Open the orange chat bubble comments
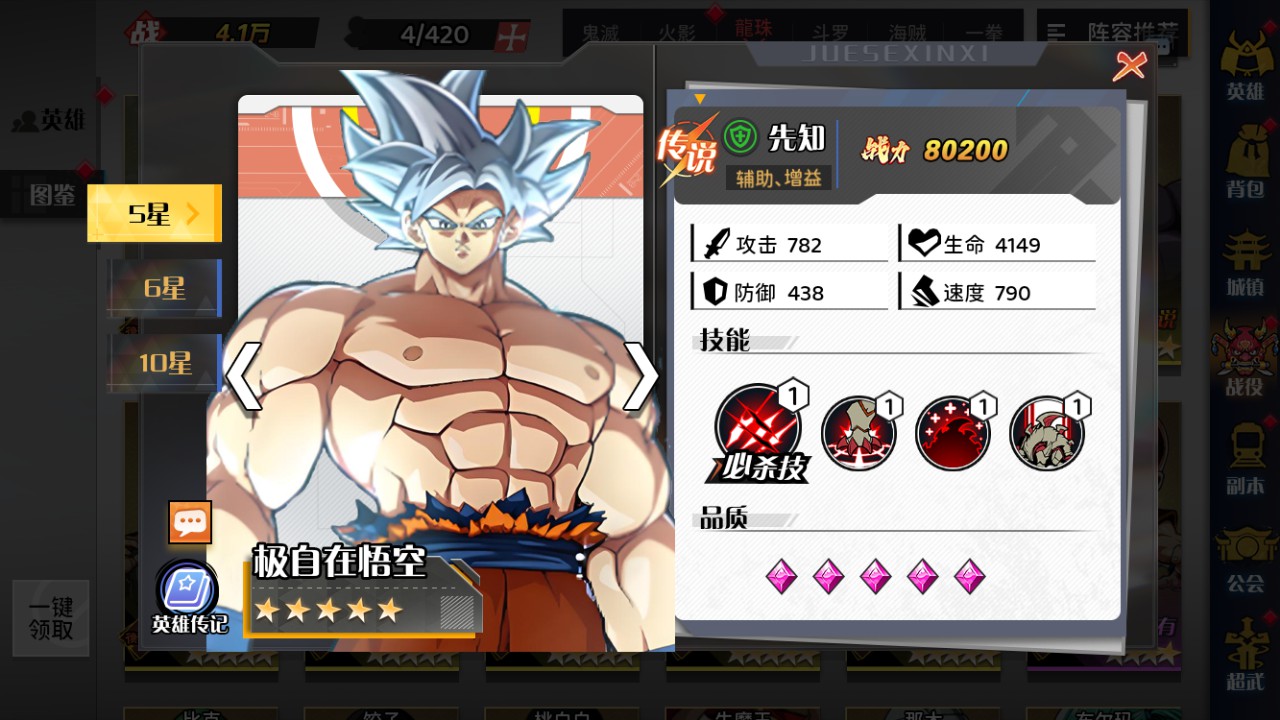Image resolution: width=1280 pixels, height=720 pixels. click(190, 522)
